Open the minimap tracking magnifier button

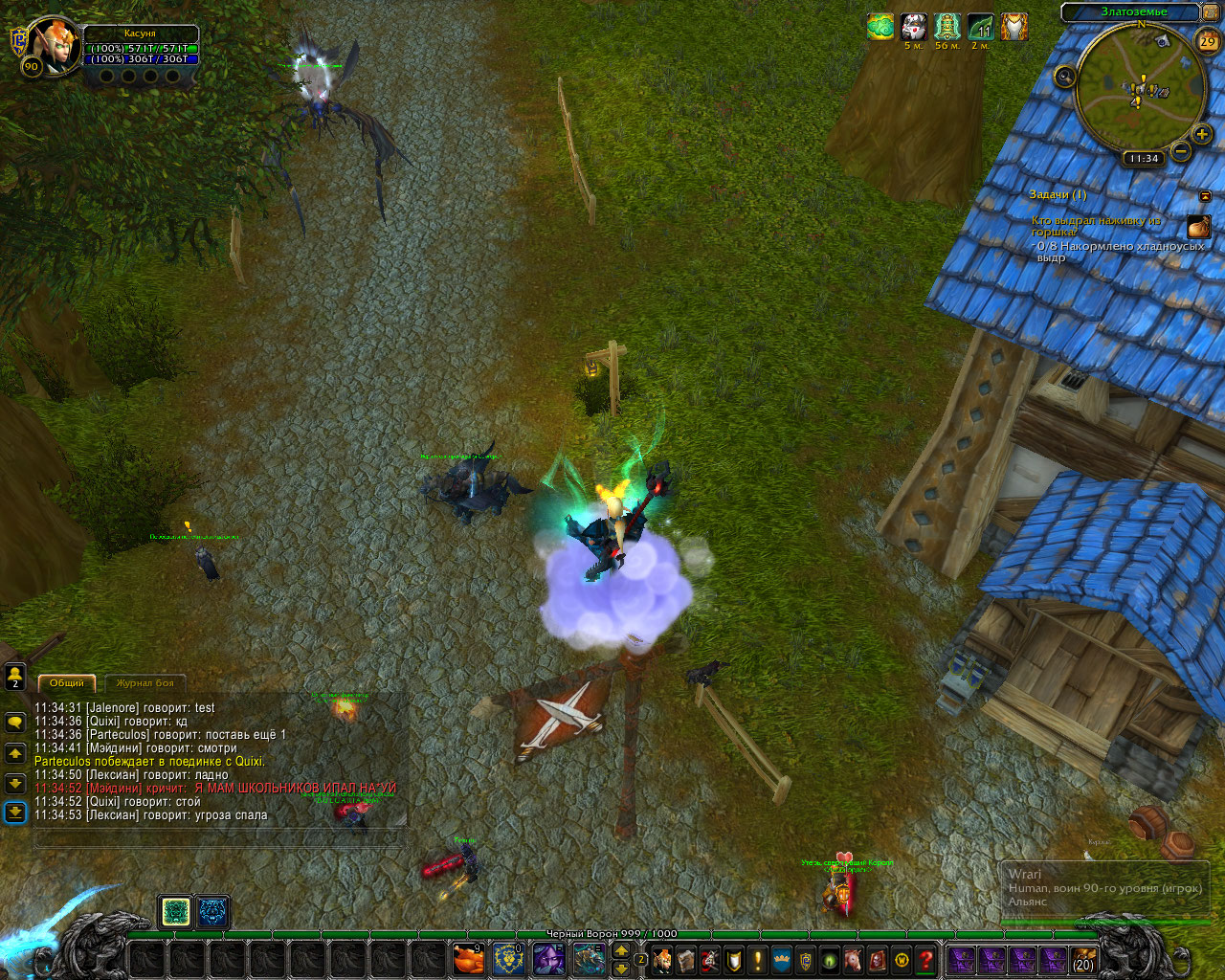pyautogui.click(x=1065, y=76)
